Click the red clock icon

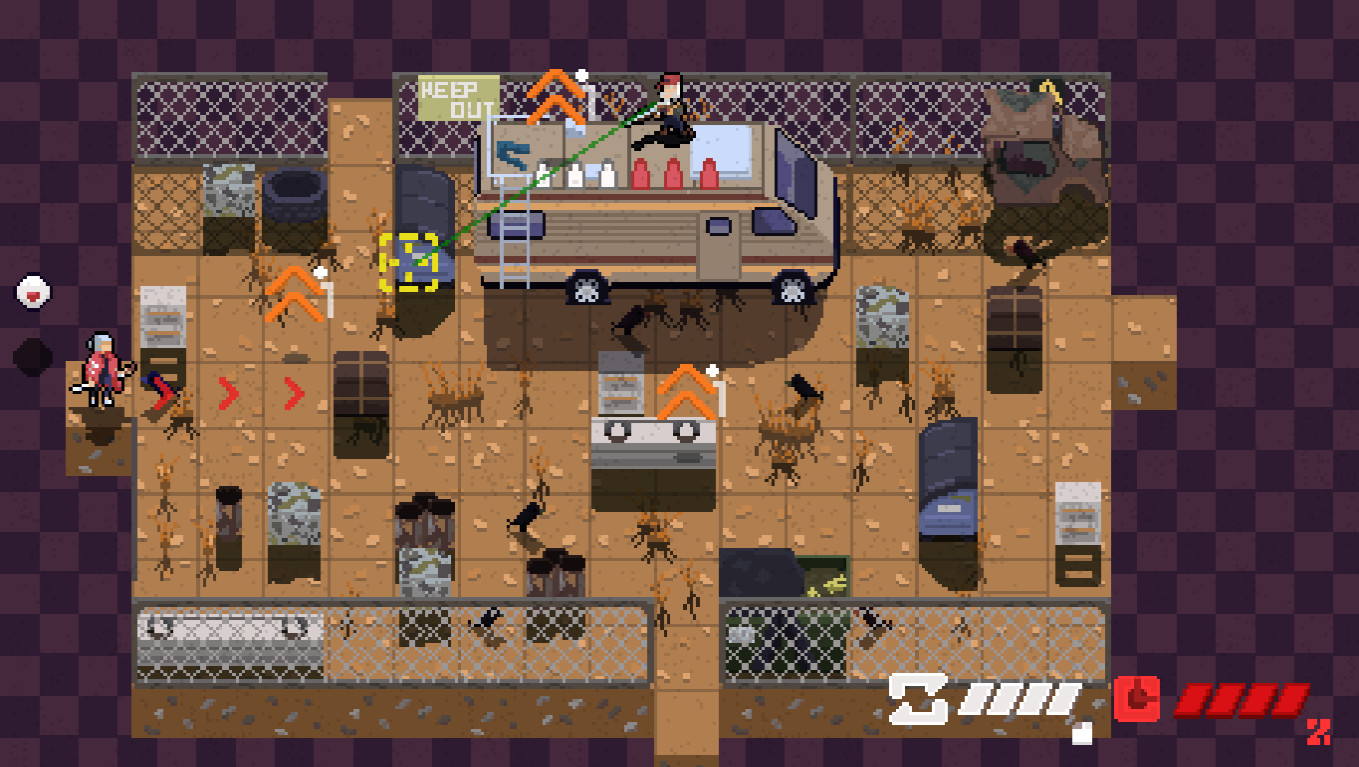(x=1136, y=698)
